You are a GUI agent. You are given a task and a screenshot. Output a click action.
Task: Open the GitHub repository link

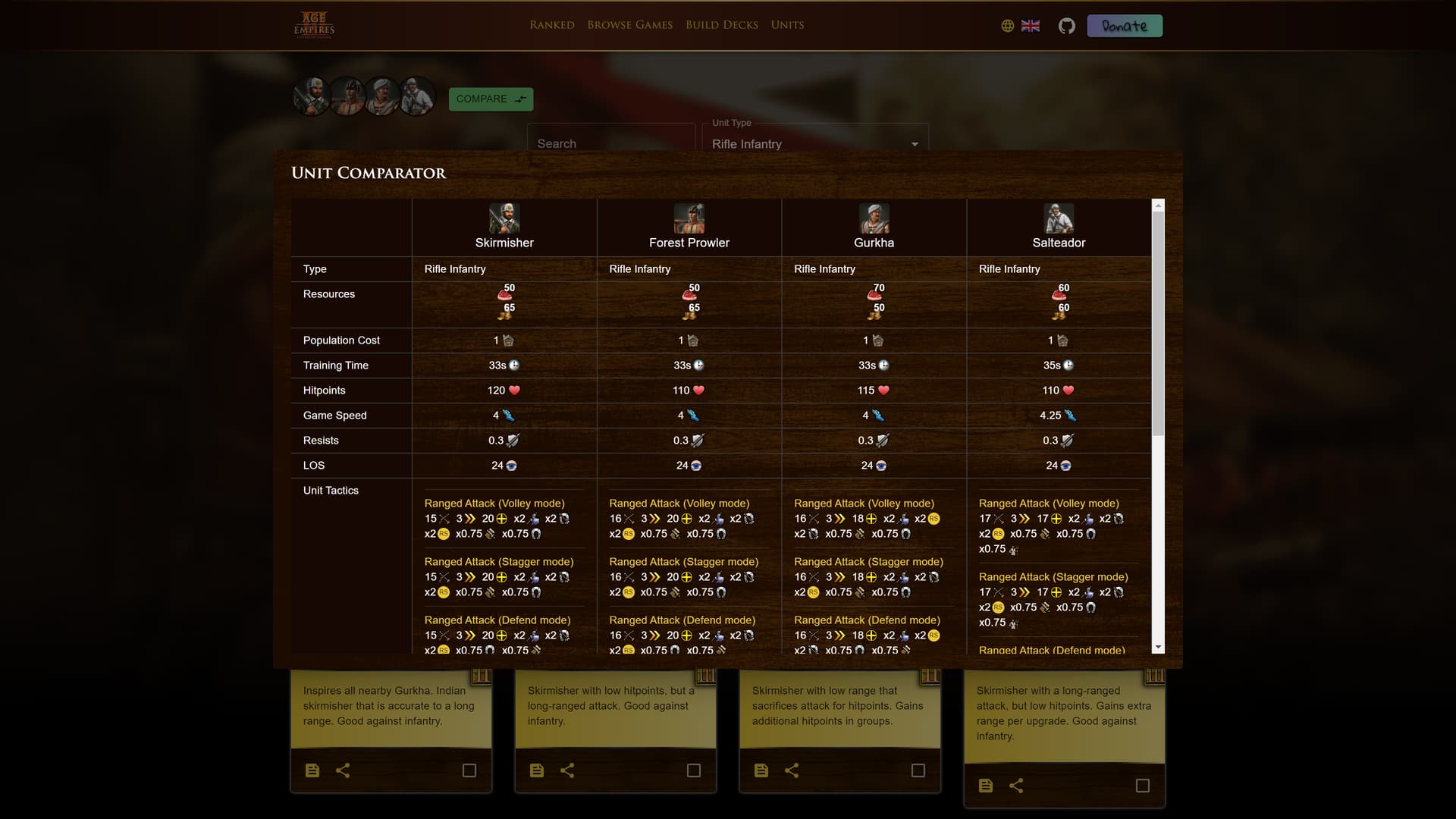pyautogui.click(x=1066, y=25)
